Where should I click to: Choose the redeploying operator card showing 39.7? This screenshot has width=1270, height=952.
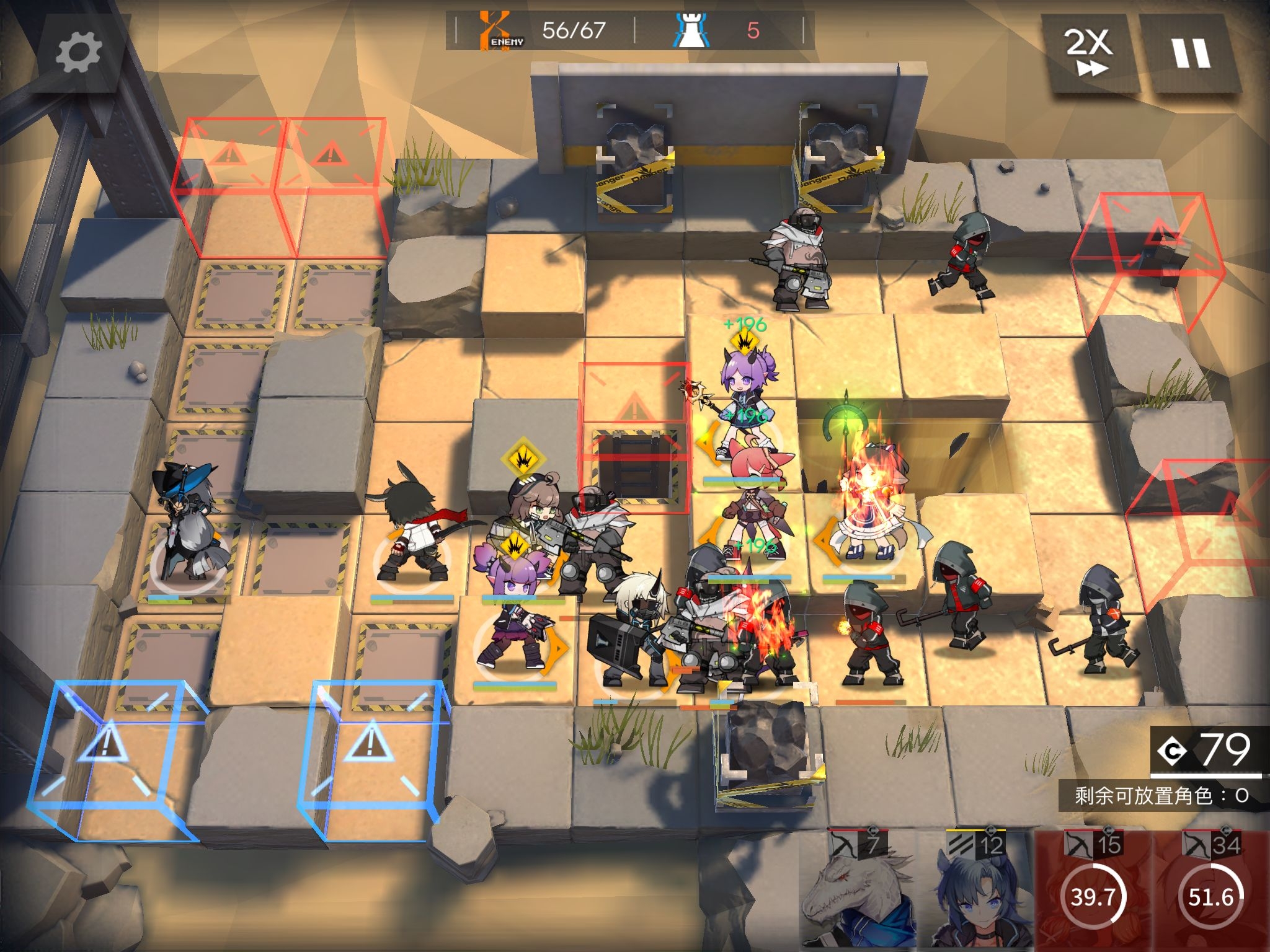coord(1093,892)
